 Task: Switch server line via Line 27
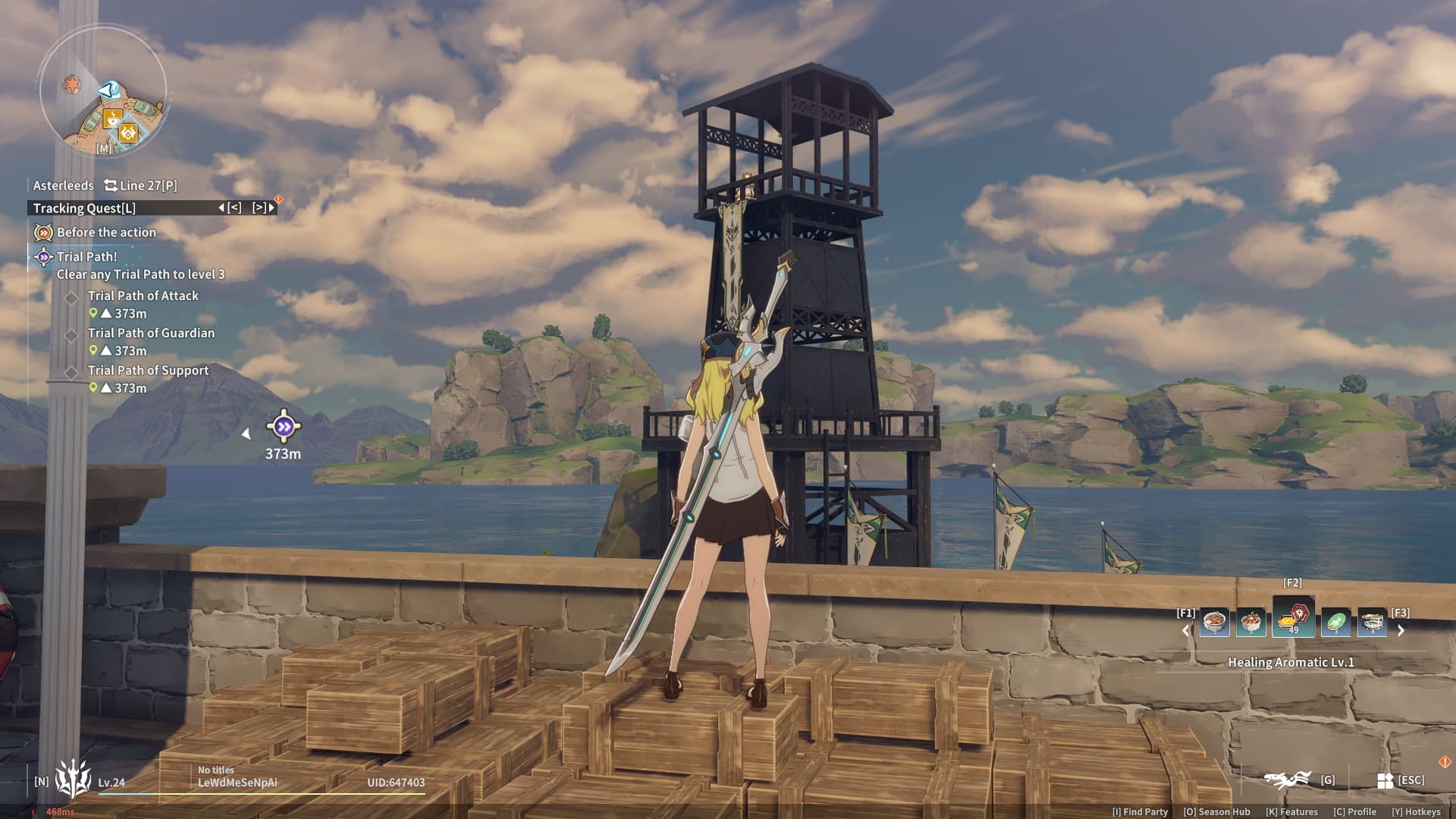click(x=141, y=185)
